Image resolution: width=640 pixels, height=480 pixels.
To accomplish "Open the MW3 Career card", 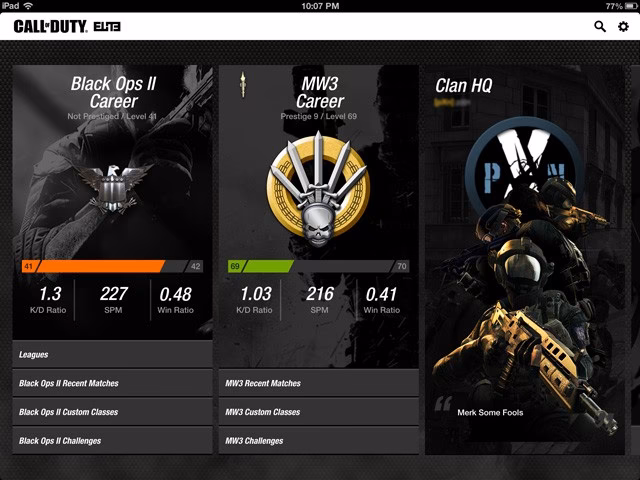I will click(320, 92).
